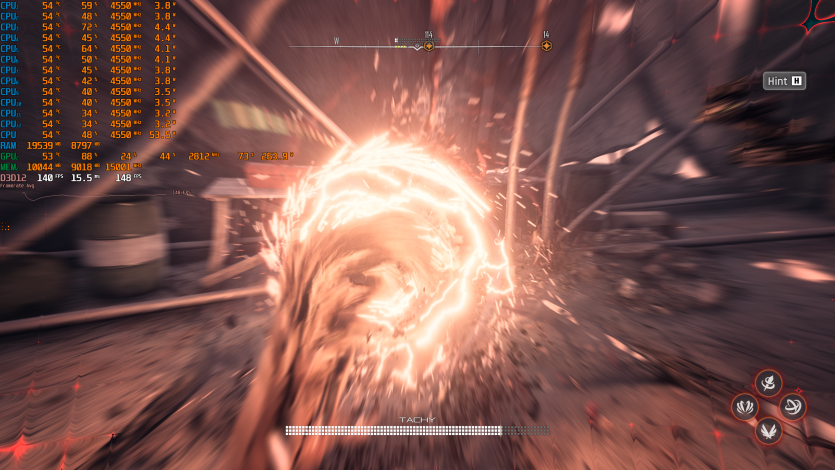The image size is (835, 470).
Task: Activate the interlocking rings ability icon
Action: click(x=793, y=406)
